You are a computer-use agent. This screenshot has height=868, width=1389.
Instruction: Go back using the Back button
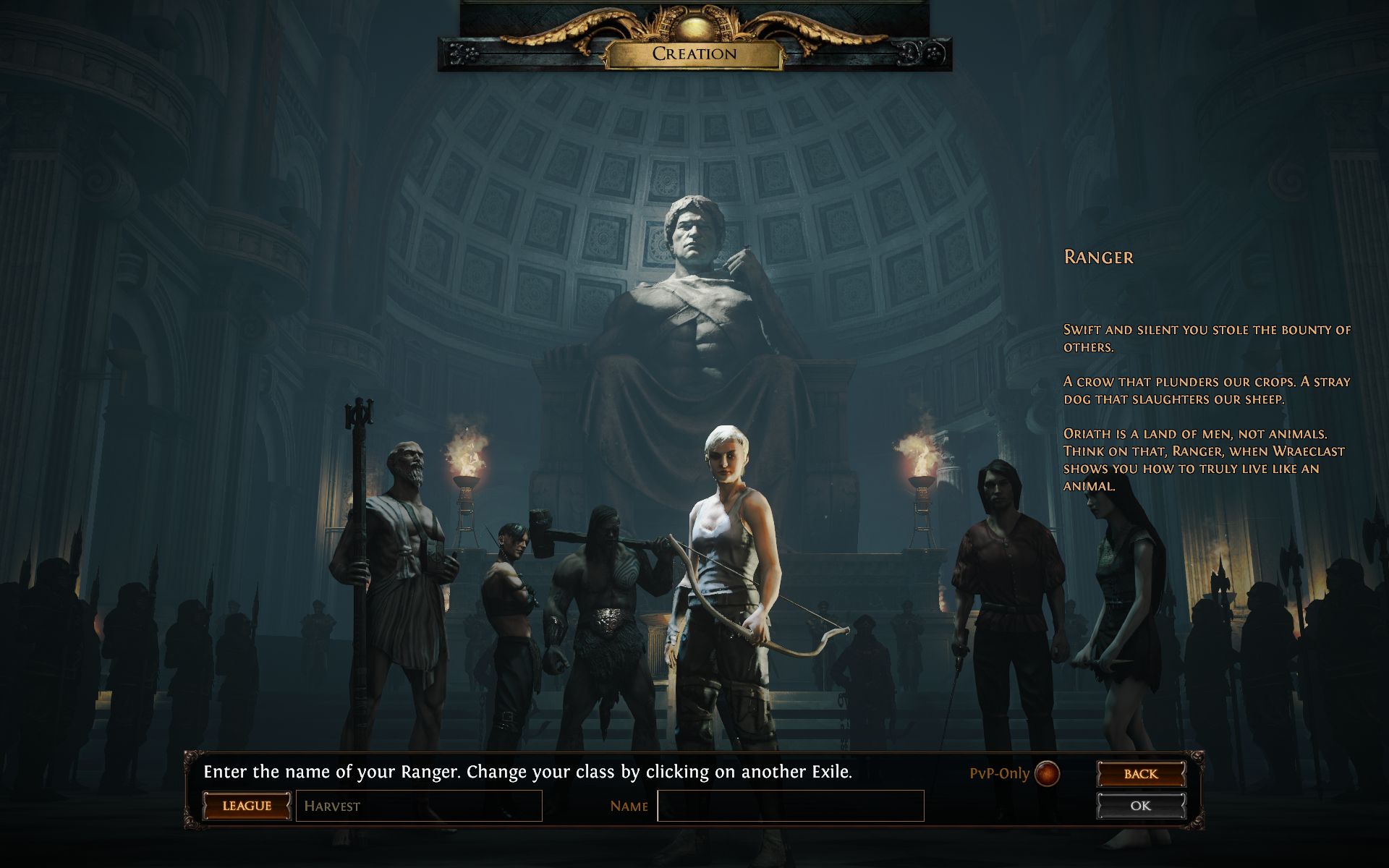(1141, 774)
